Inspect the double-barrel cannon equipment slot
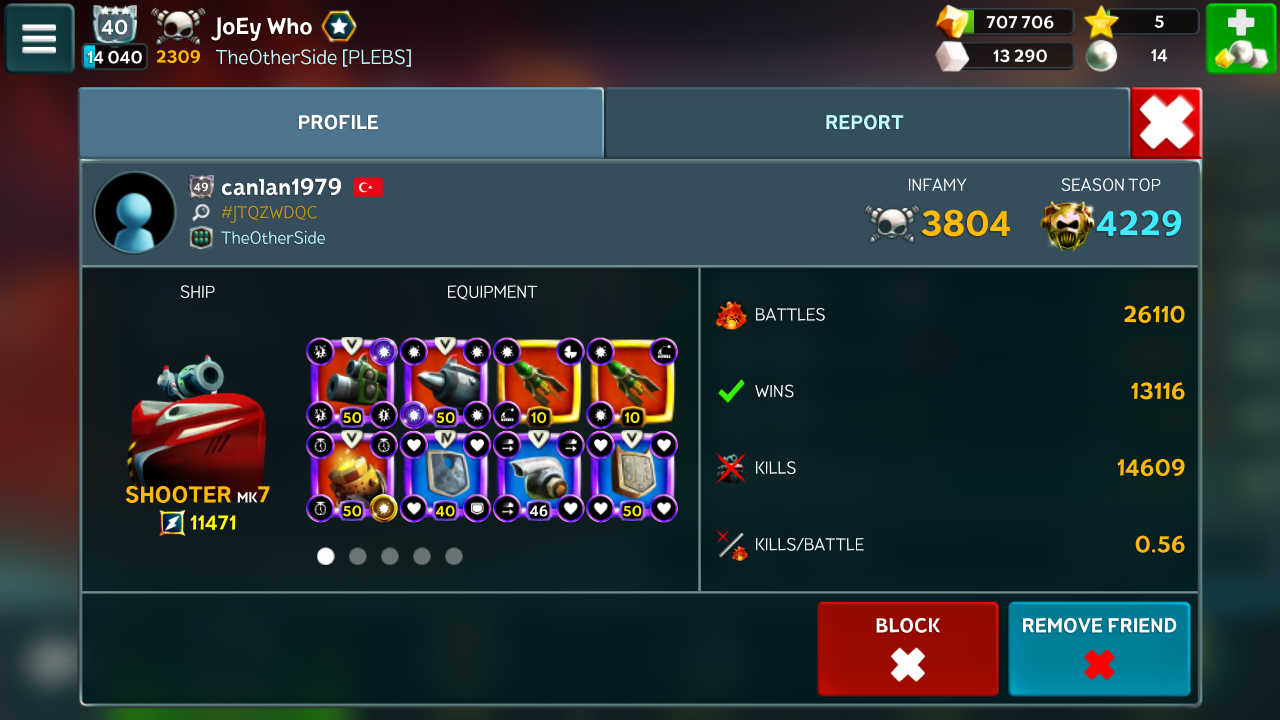 [351, 383]
